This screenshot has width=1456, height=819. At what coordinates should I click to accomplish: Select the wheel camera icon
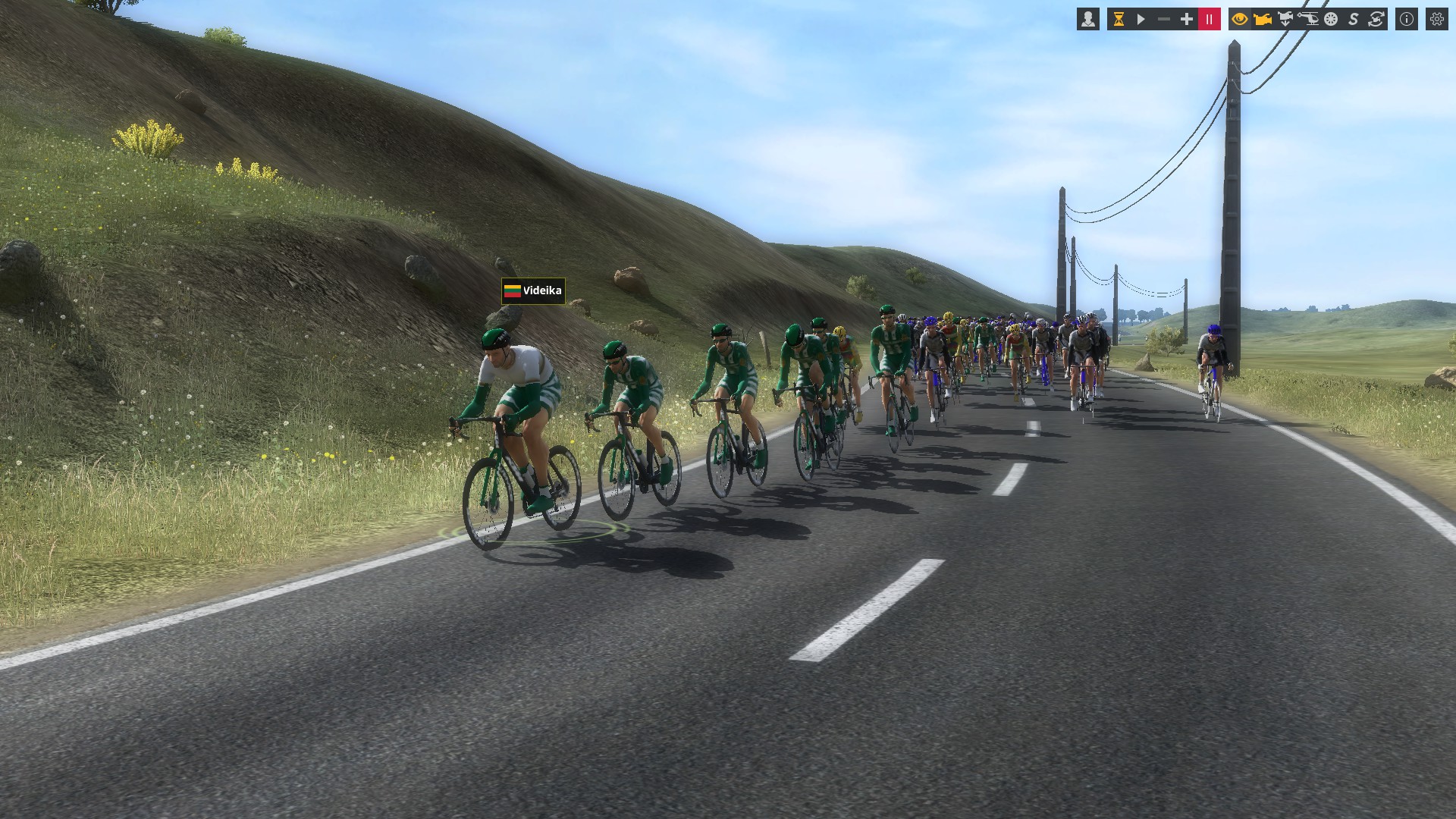(x=1331, y=20)
